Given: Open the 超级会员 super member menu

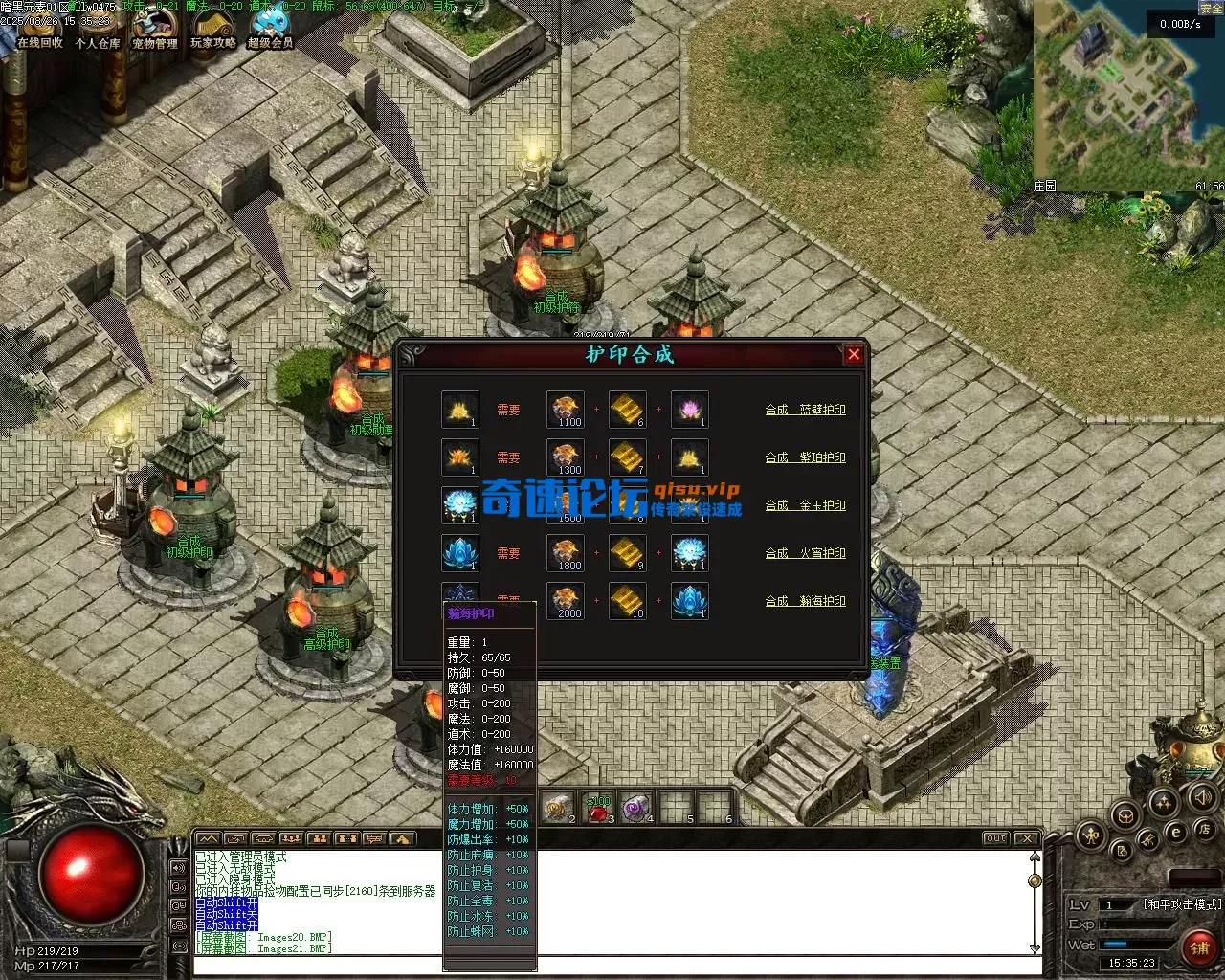Looking at the screenshot, I should click(270, 29).
